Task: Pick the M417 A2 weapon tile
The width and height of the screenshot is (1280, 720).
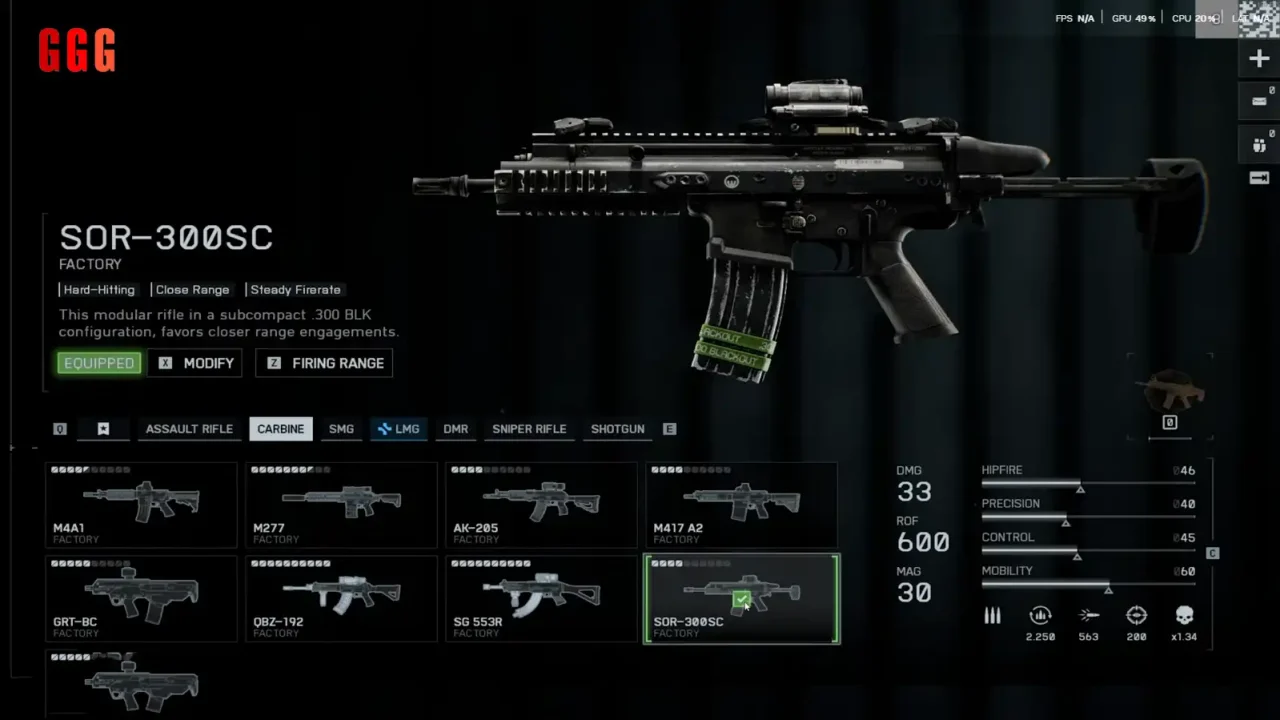Action: pyautogui.click(x=741, y=505)
